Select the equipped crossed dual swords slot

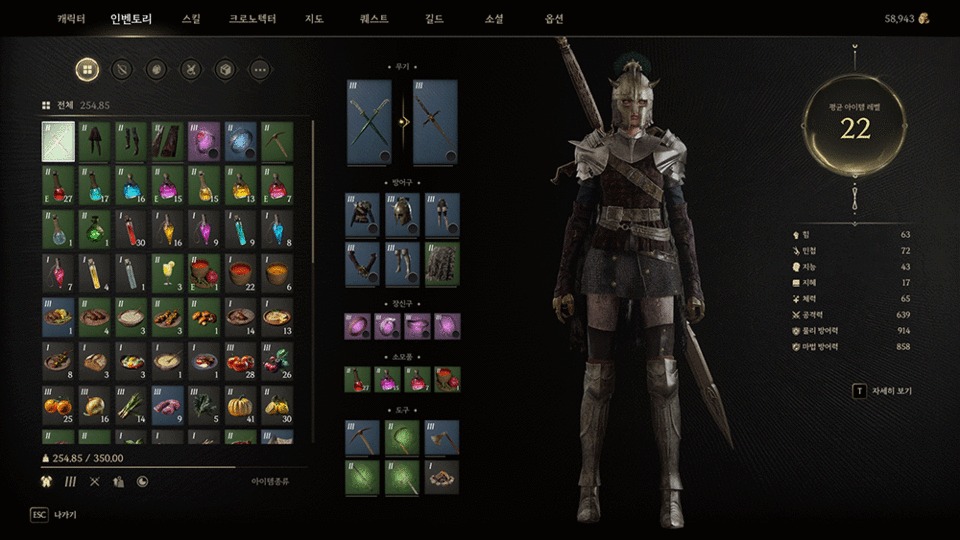point(368,123)
